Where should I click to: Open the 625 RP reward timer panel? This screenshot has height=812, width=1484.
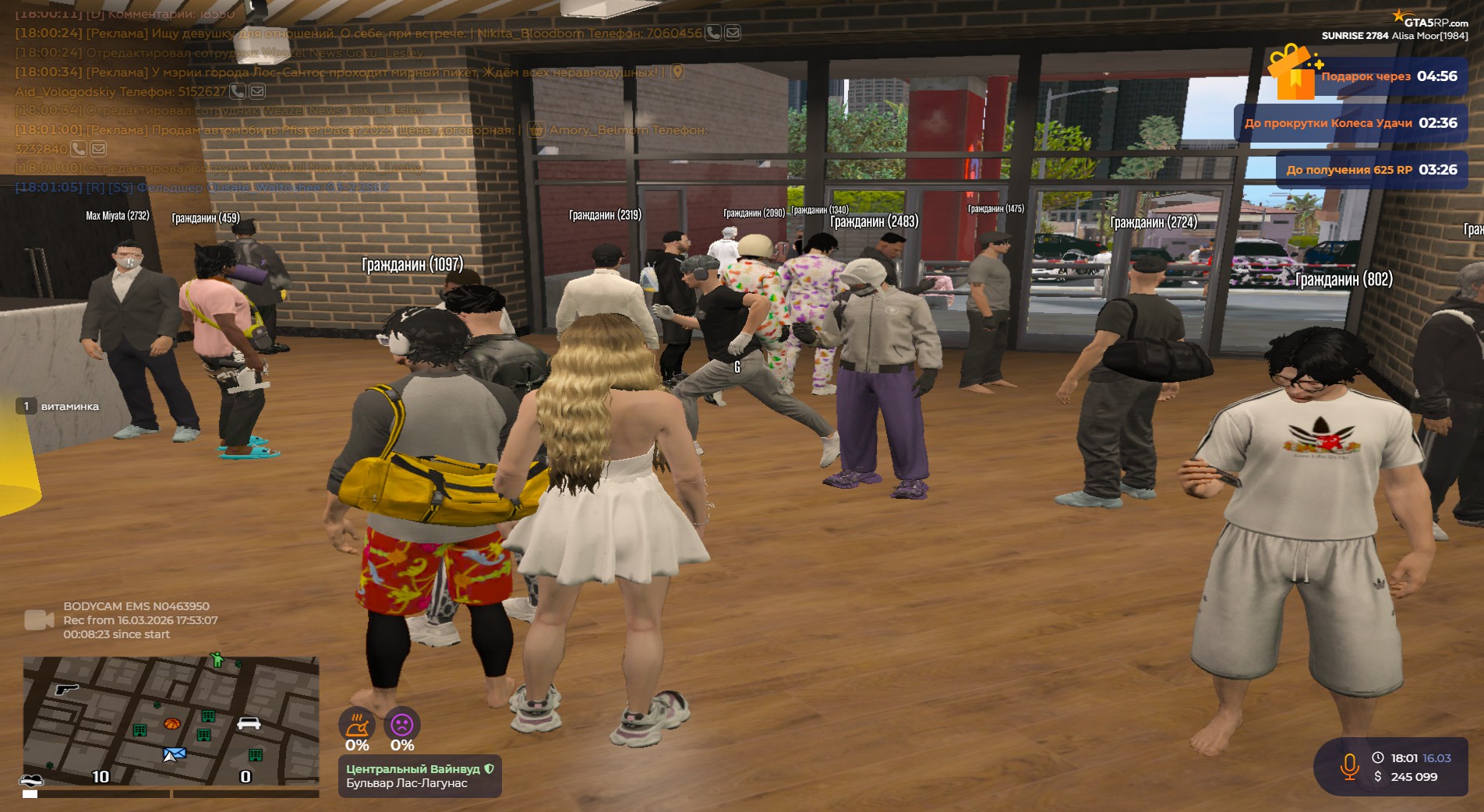point(1371,170)
